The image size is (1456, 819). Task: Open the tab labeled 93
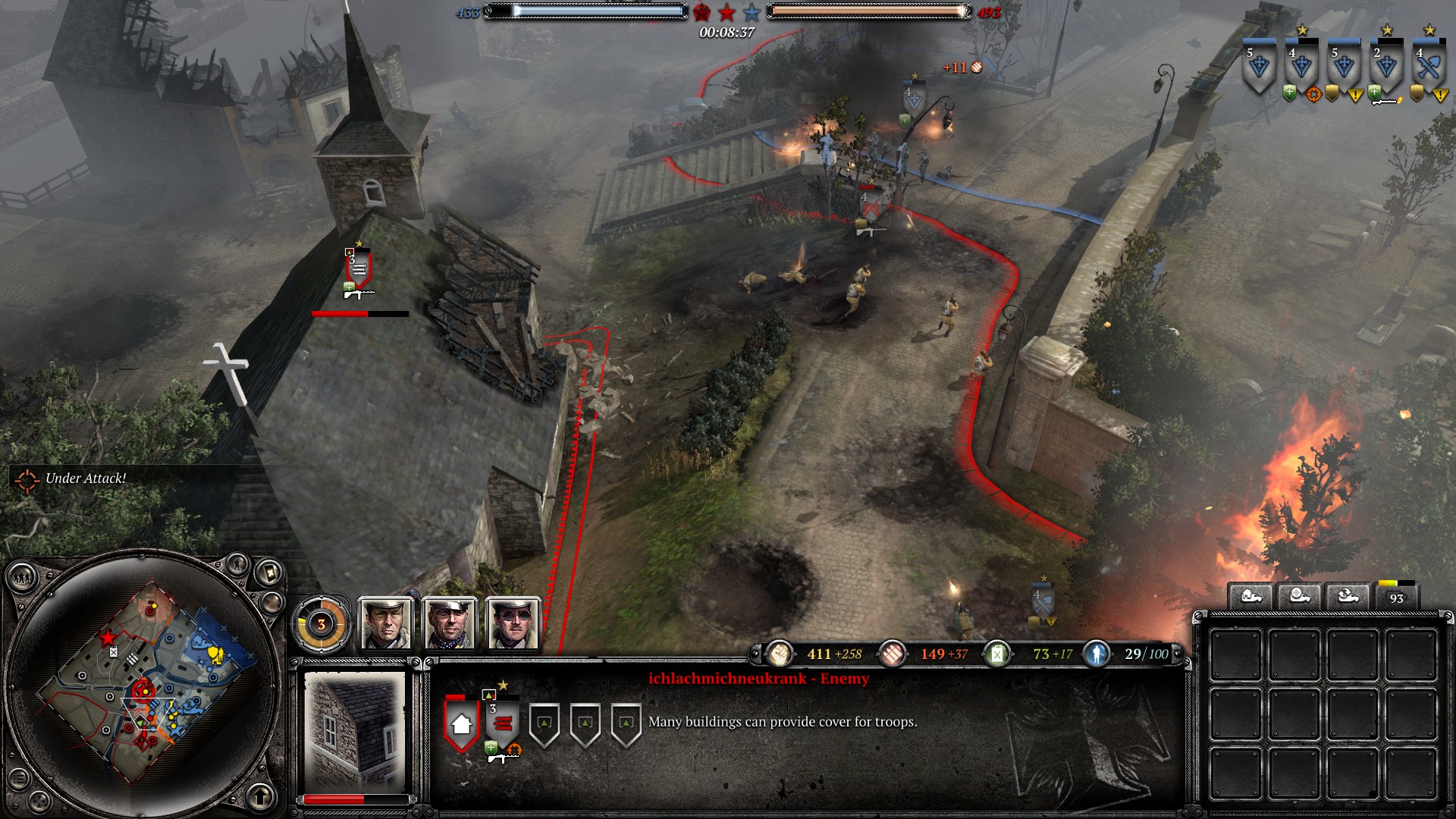[1396, 597]
